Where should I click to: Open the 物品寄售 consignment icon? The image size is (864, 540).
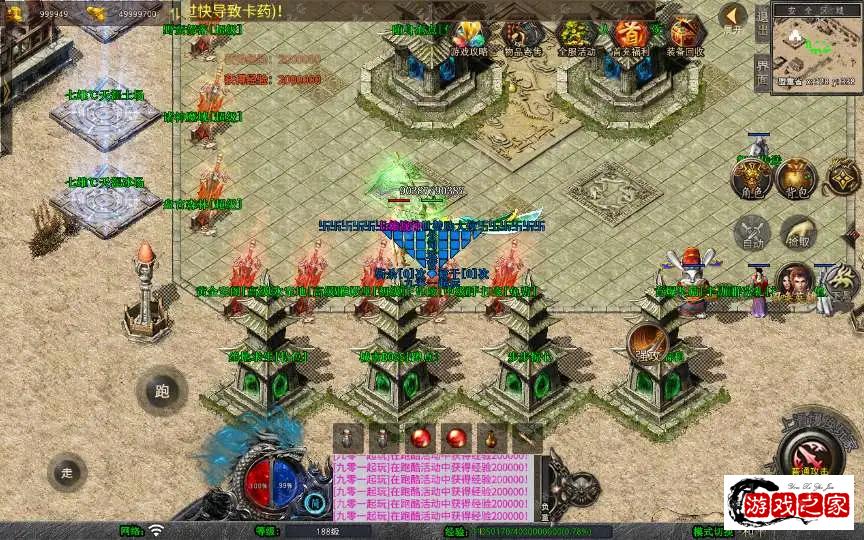pyautogui.click(x=523, y=36)
